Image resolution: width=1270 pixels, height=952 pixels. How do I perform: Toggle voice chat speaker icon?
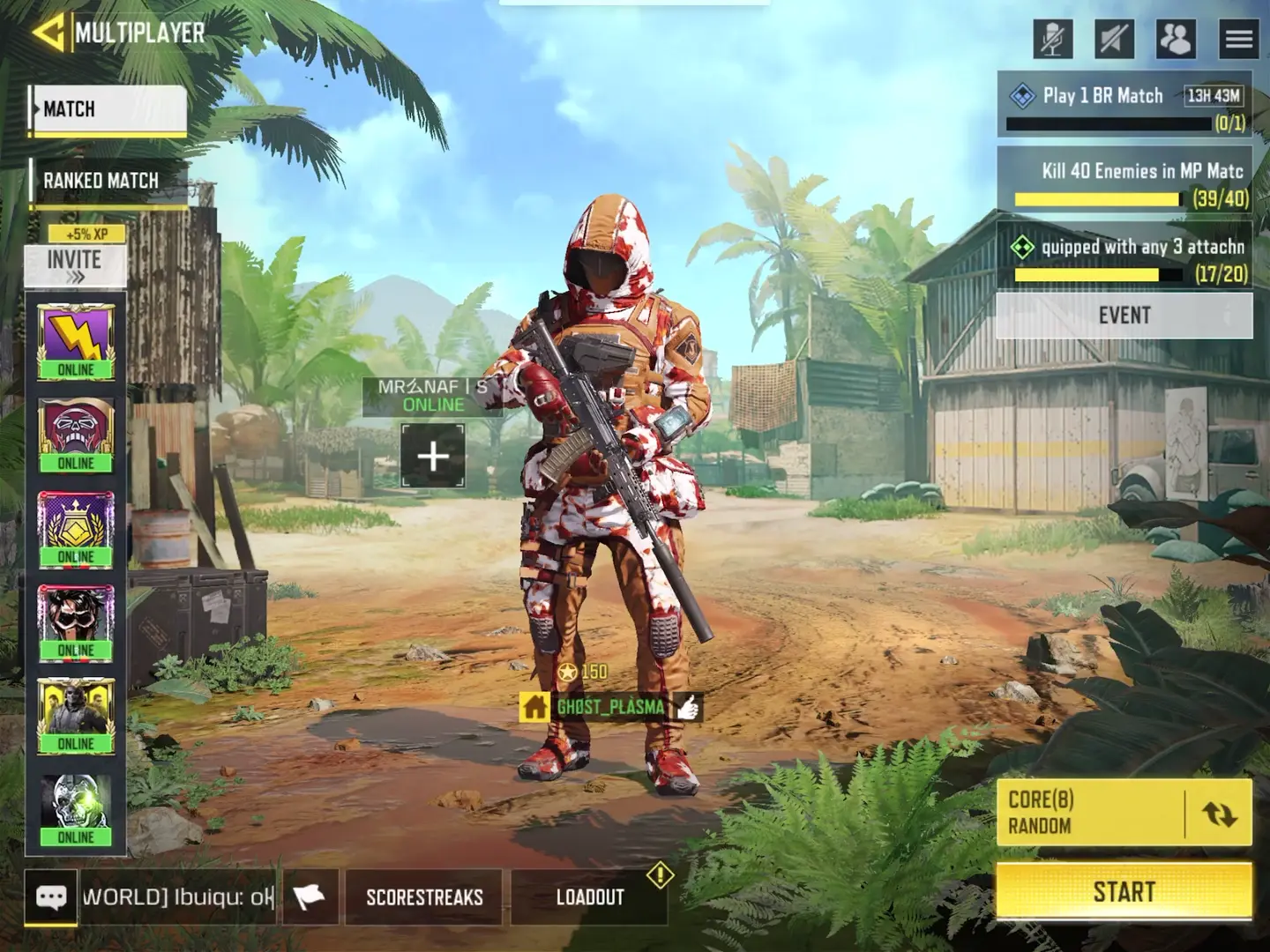(x=1114, y=37)
